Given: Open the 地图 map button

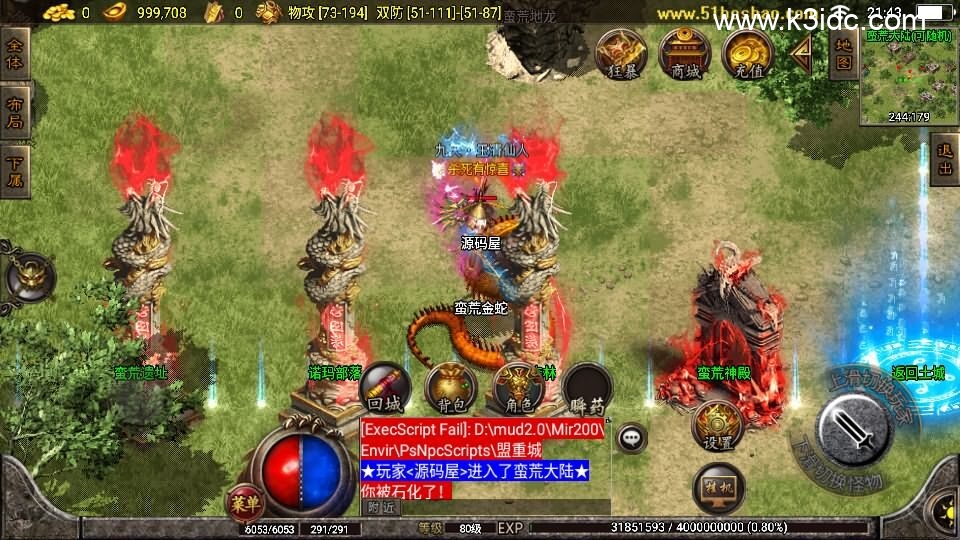Looking at the screenshot, I should (843, 53).
